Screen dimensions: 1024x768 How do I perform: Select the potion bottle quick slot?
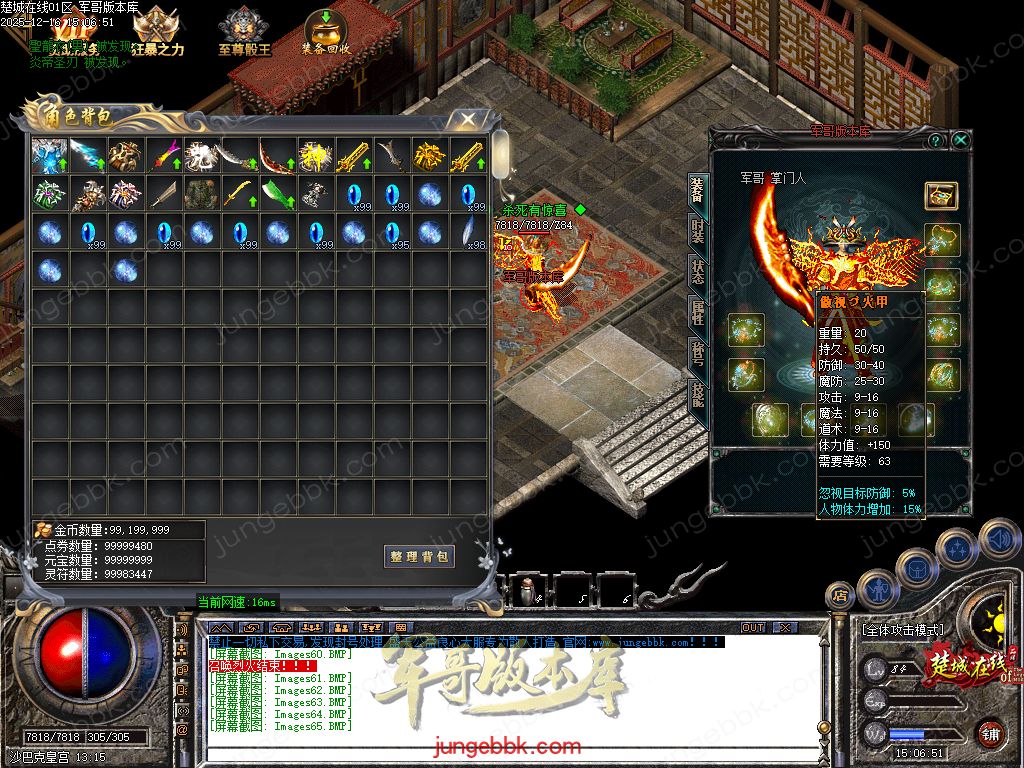(527, 591)
